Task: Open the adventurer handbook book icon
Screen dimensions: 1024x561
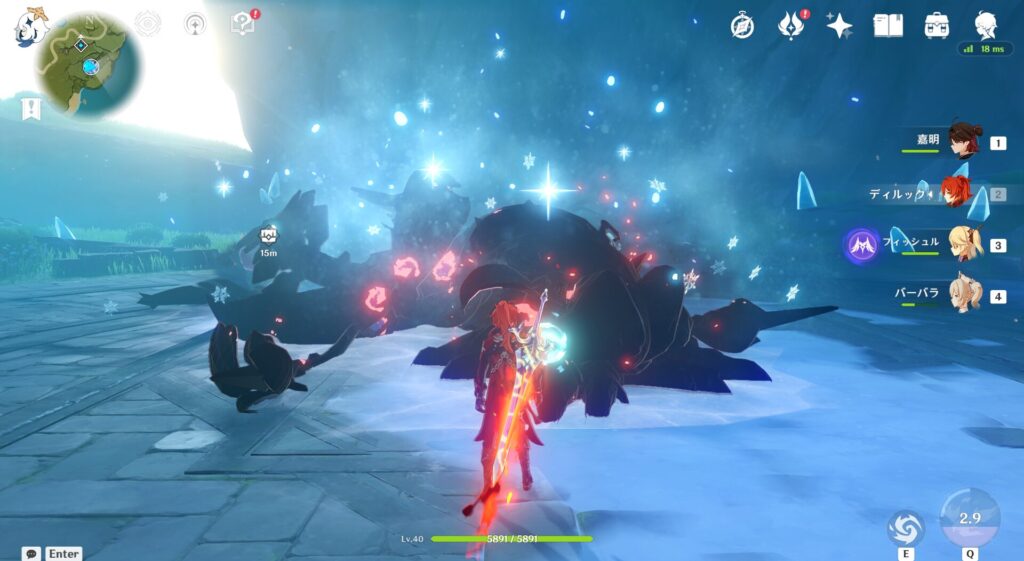Action: (888, 26)
